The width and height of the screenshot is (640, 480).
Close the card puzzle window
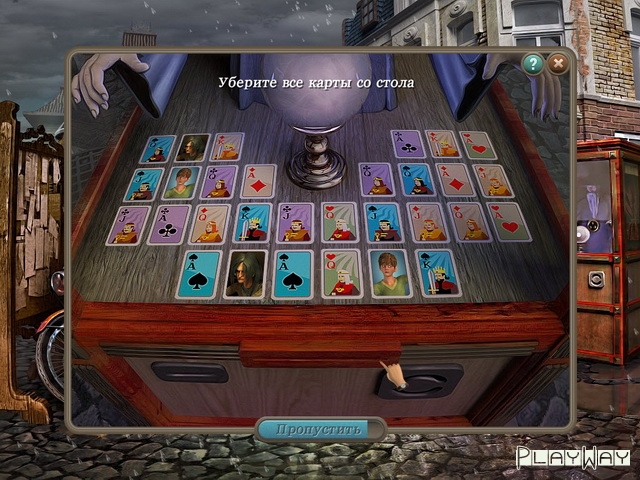point(558,64)
